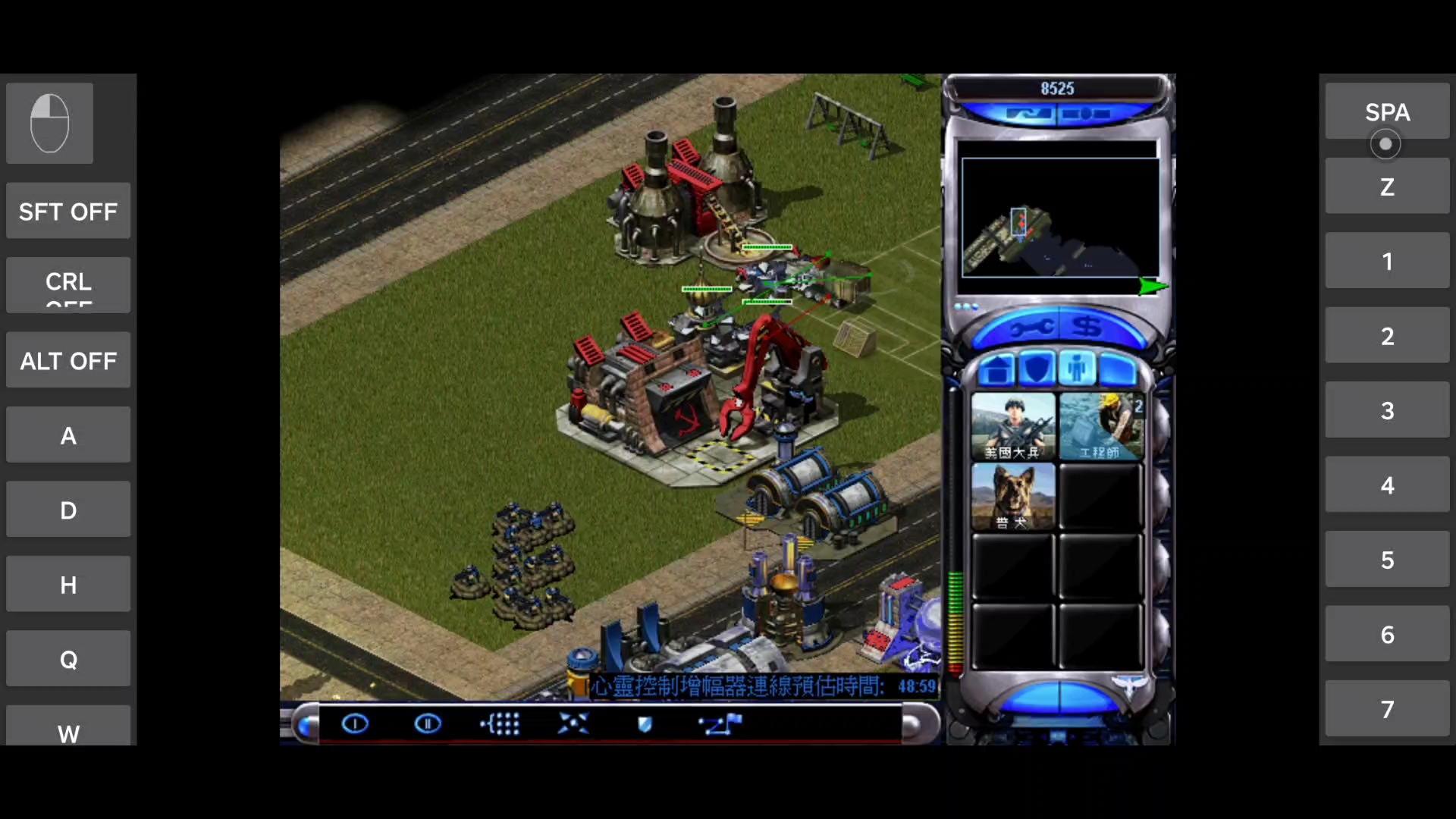Screen dimensions: 1456x819
Task: Switch to the structures build tab
Action: pyautogui.click(x=996, y=369)
